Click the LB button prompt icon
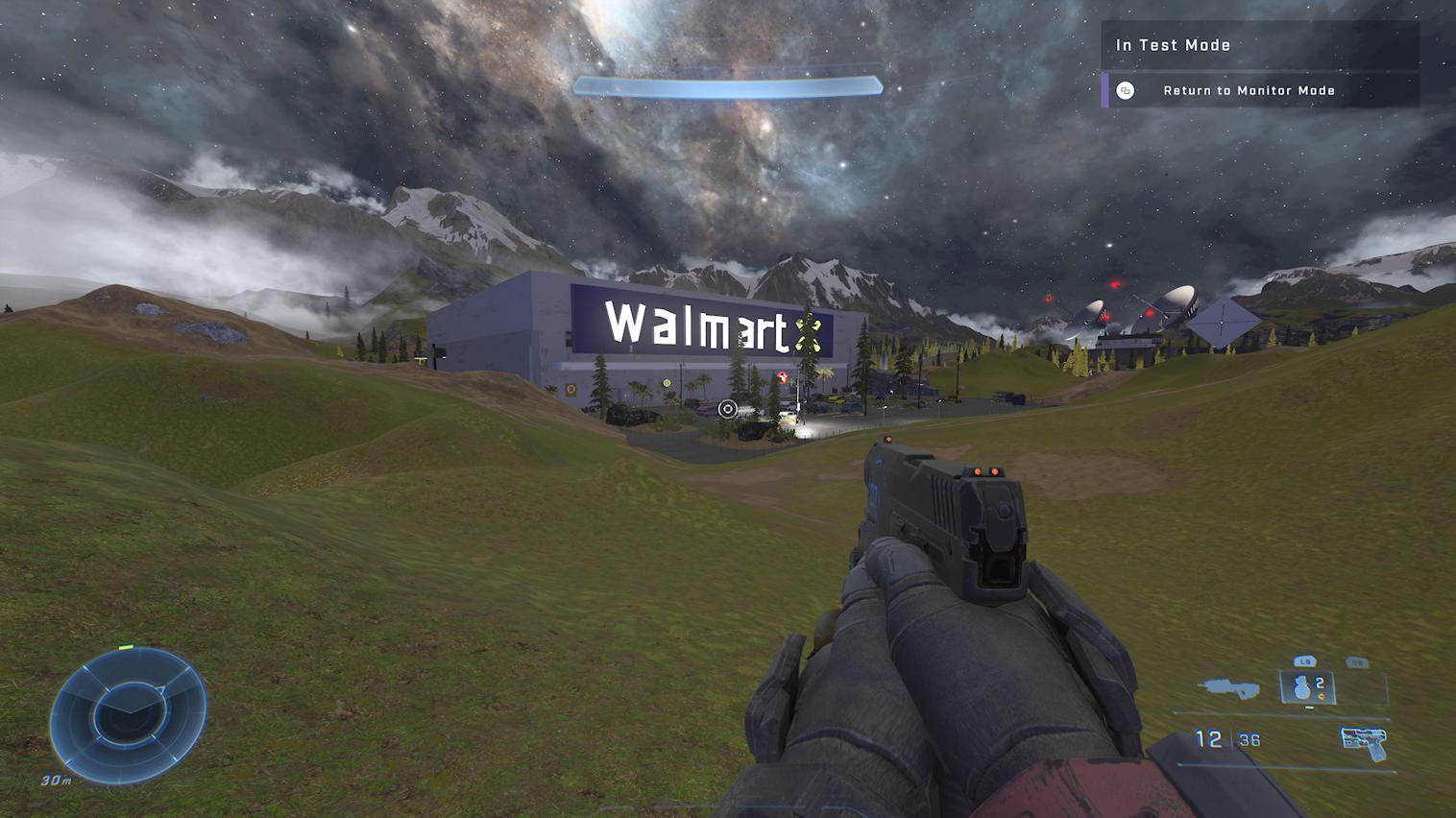Screen dimensions: 1456x818 point(1303,661)
